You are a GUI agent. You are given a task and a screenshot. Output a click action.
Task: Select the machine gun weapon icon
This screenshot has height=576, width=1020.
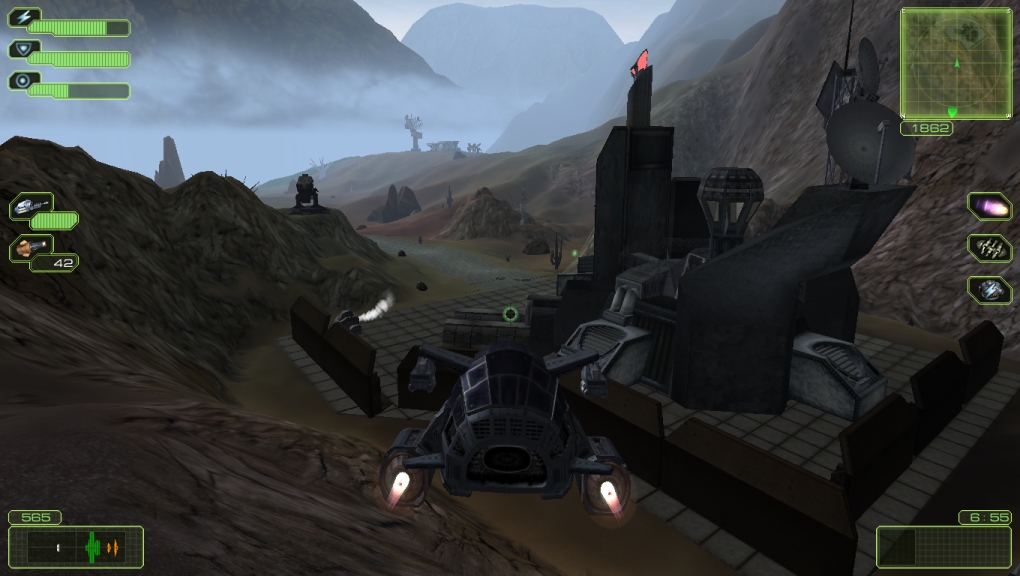pyautogui.click(x=31, y=206)
